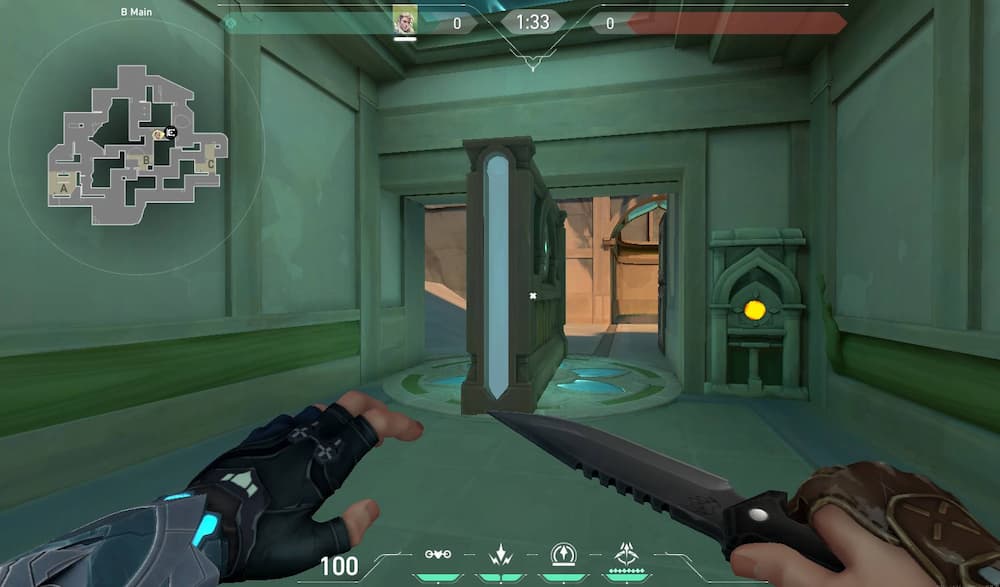
Task: Activate the dome-shaped ability icon
Action: pos(563,554)
